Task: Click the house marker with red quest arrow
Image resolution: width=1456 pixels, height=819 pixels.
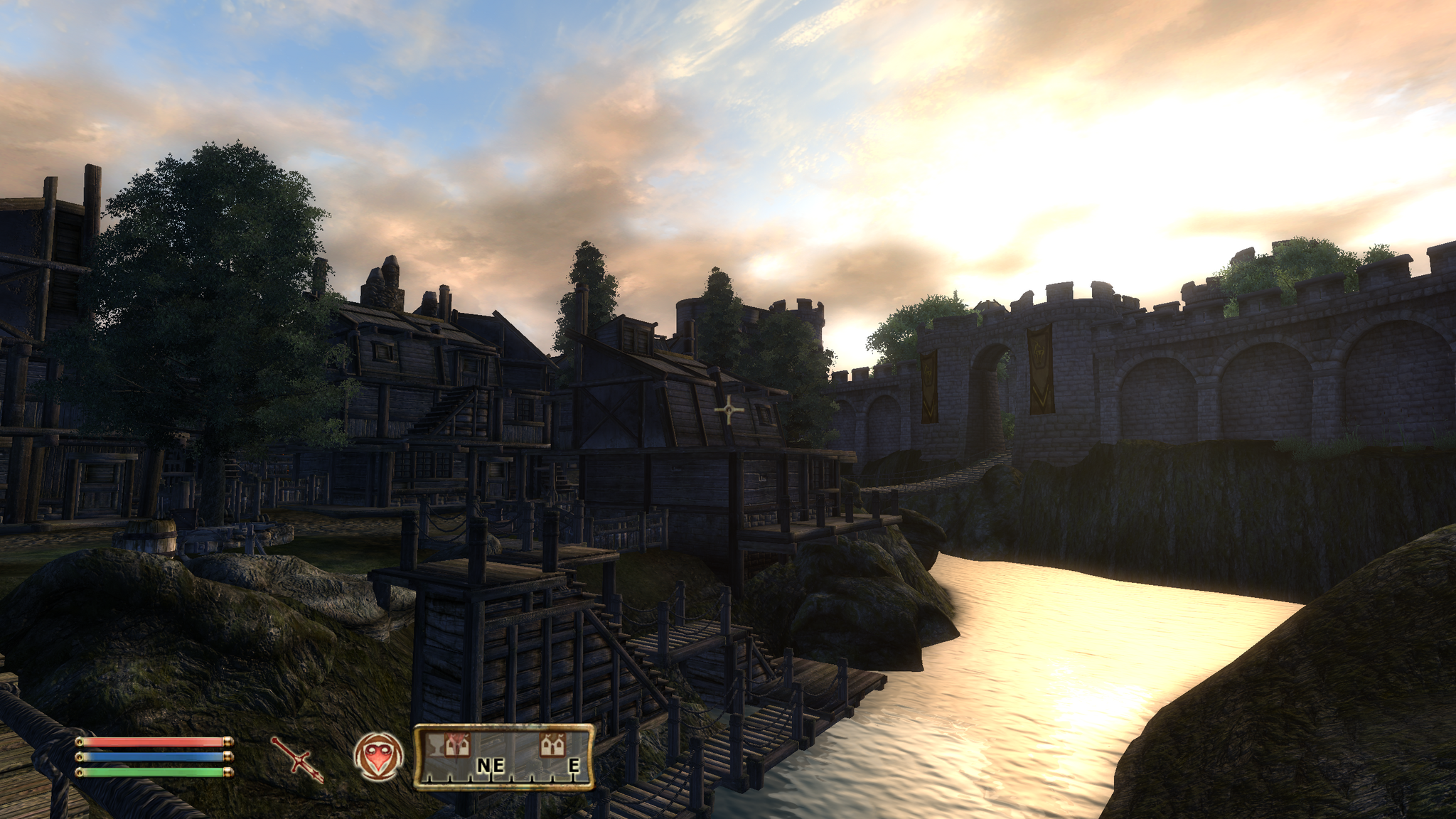Action: 457,744
